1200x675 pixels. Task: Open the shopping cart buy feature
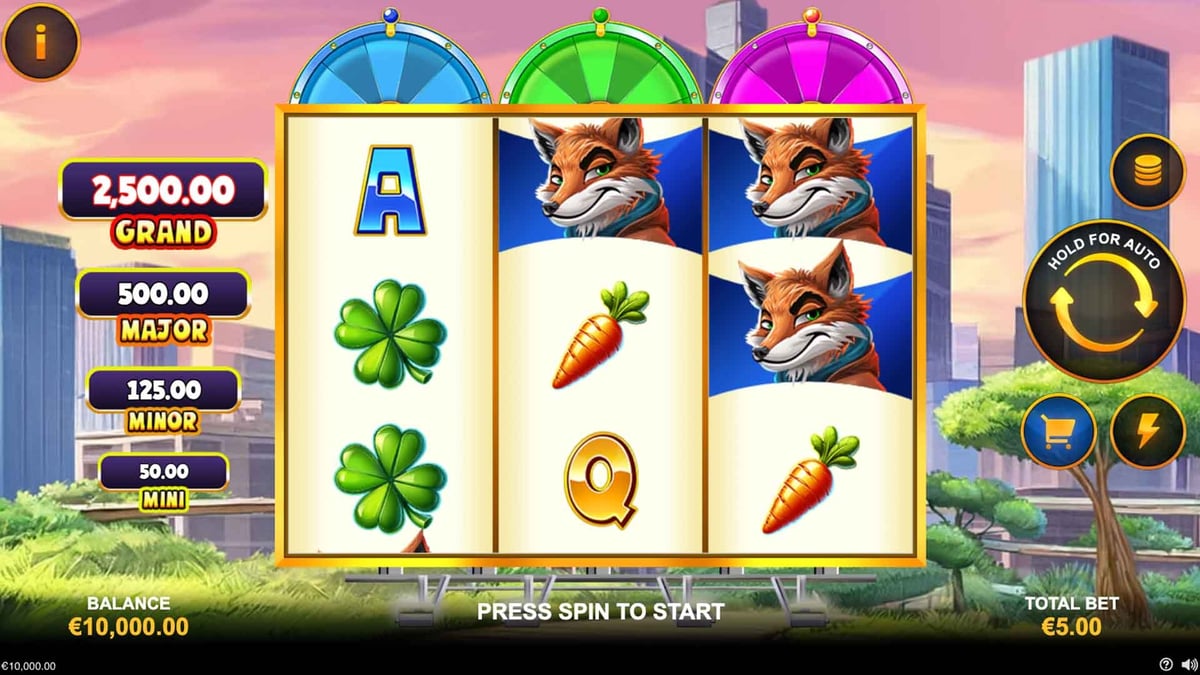1058,432
